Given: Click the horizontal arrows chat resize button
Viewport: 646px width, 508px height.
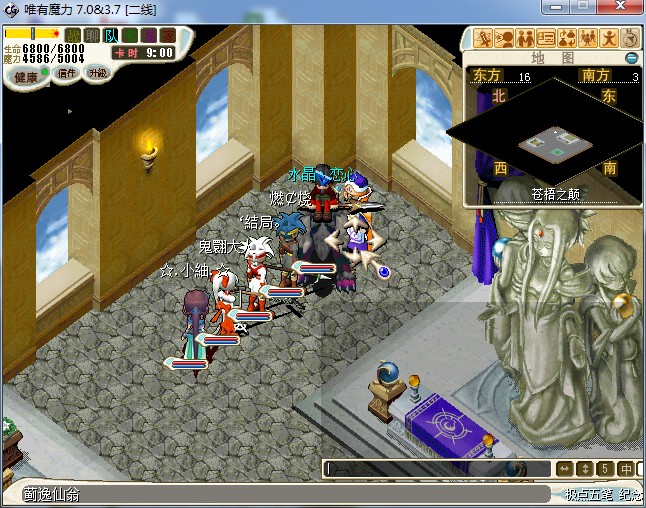Looking at the screenshot, I should tap(564, 468).
